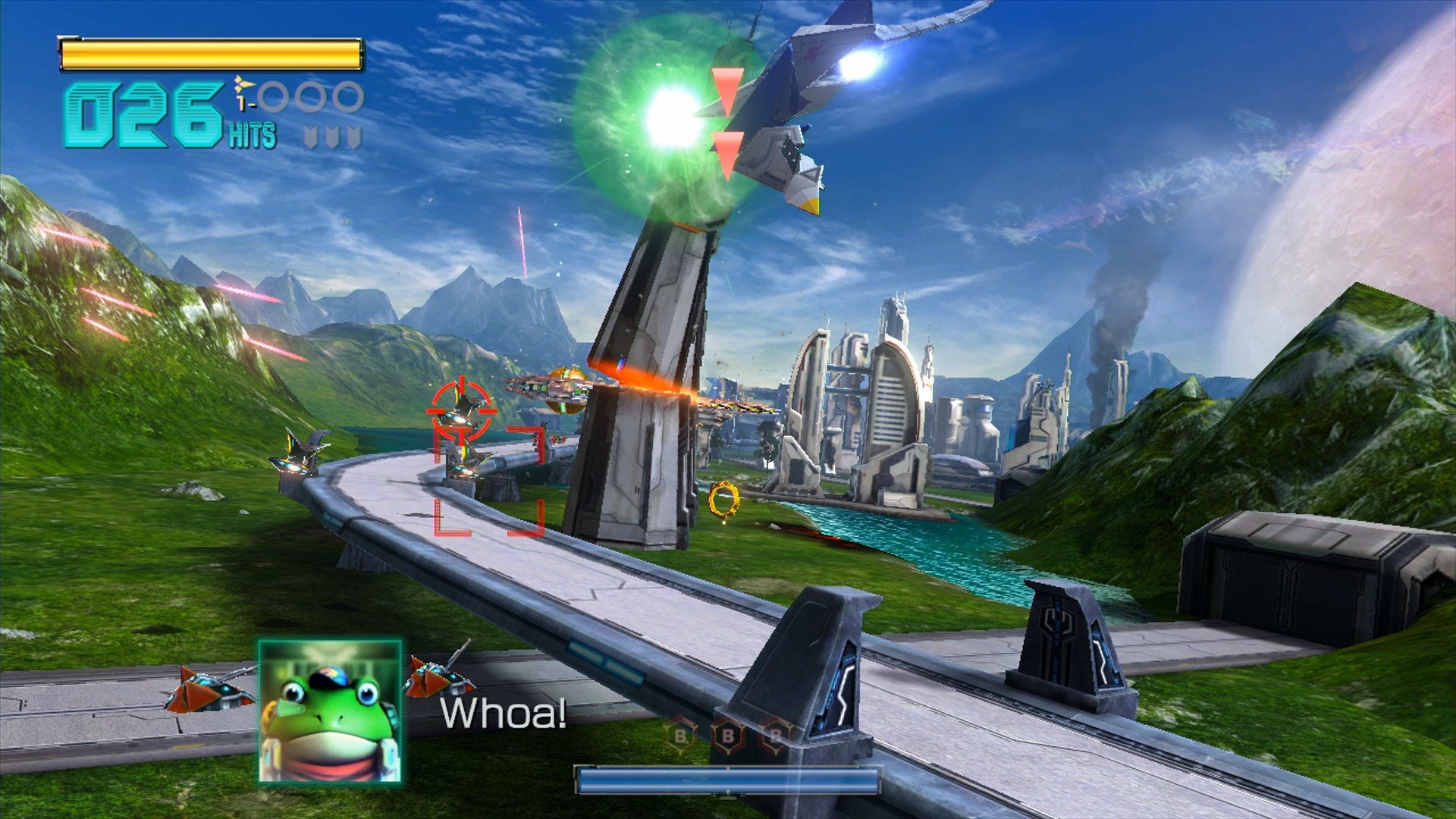The image size is (1456, 819).
Task: Click Slippy's comm portrait
Action: [330, 711]
